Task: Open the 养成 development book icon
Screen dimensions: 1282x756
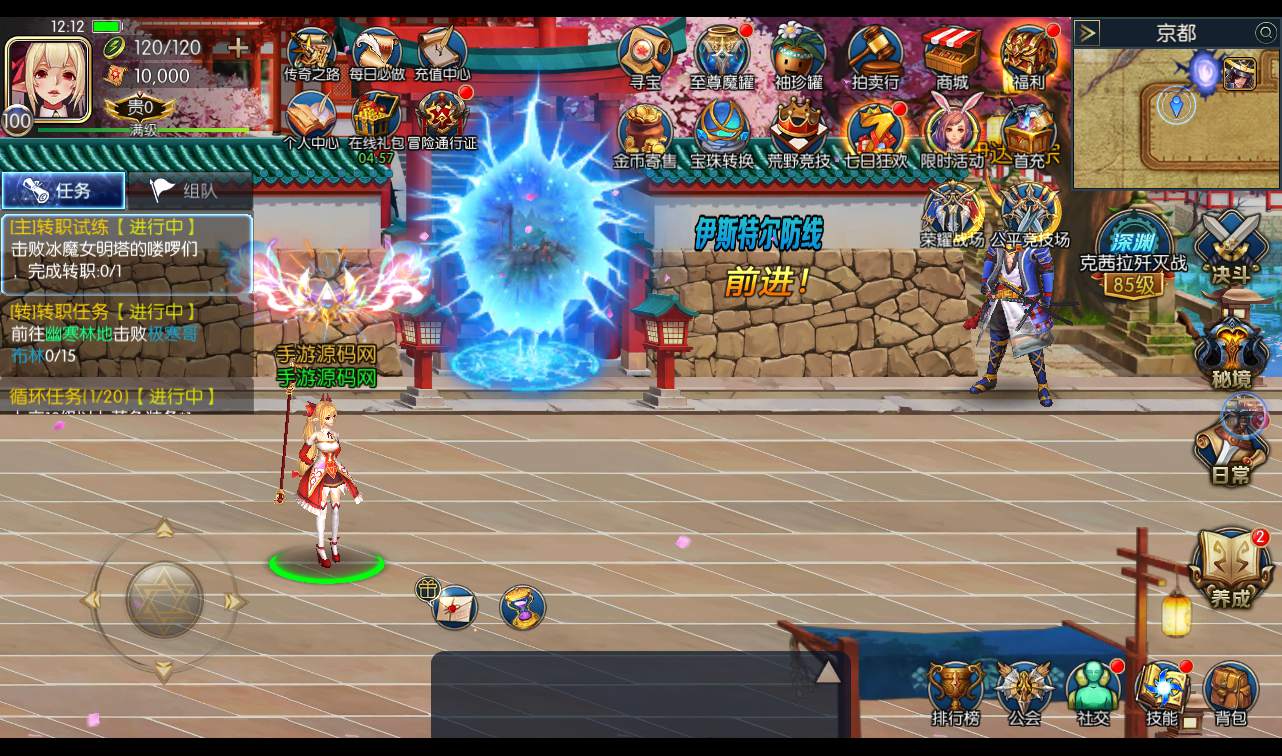Action: click(x=1231, y=568)
